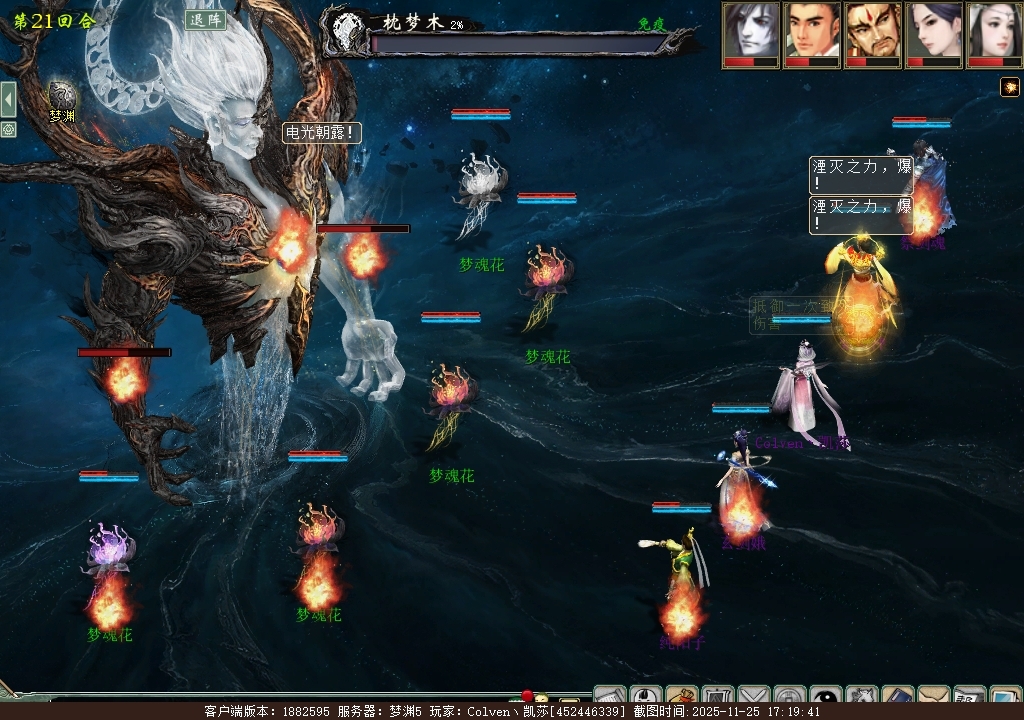The width and height of the screenshot is (1024, 720).
Task: Click the glowing spark buff icon
Action: tap(1010, 87)
